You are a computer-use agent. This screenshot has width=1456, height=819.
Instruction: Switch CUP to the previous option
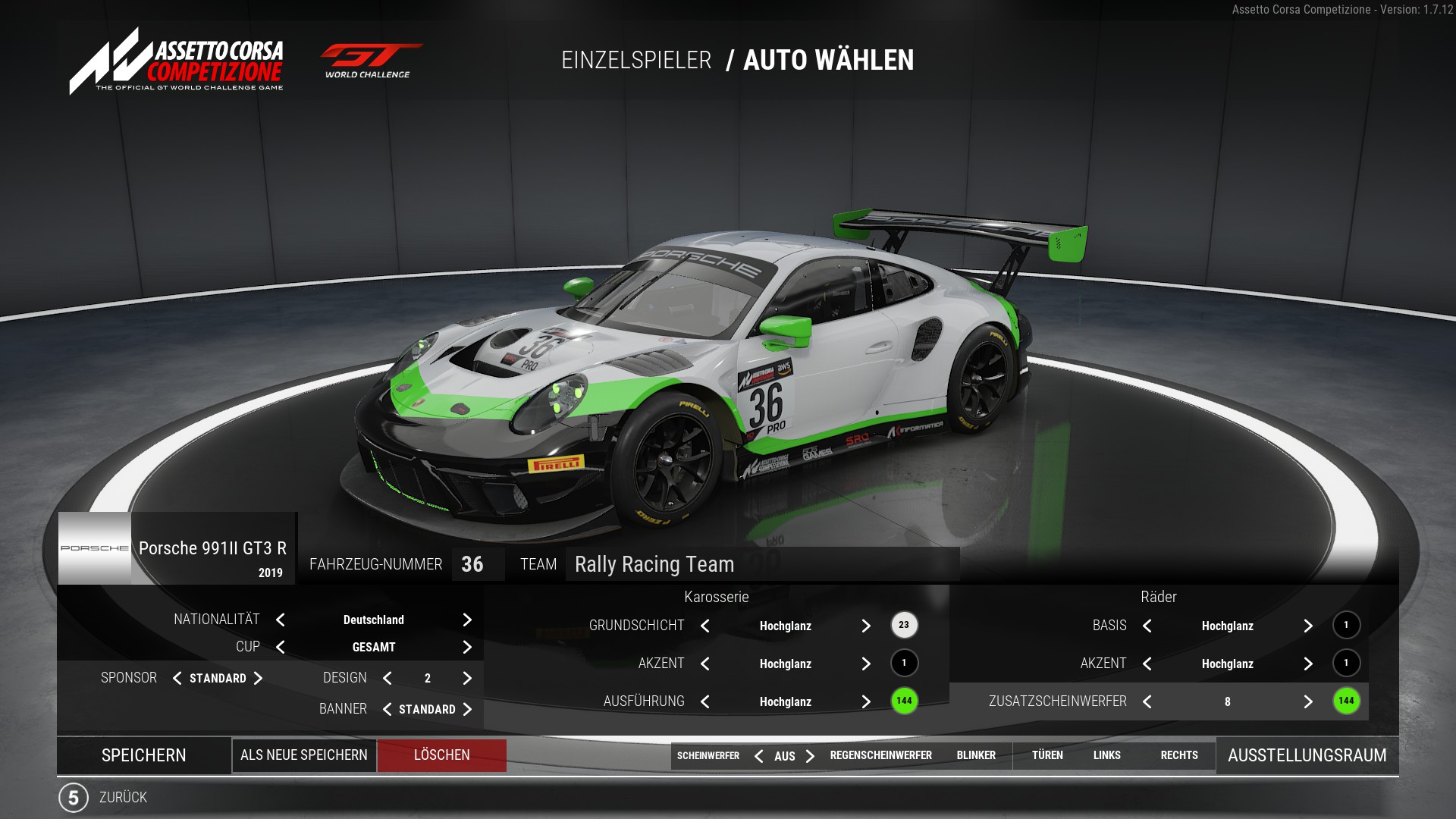[281, 647]
